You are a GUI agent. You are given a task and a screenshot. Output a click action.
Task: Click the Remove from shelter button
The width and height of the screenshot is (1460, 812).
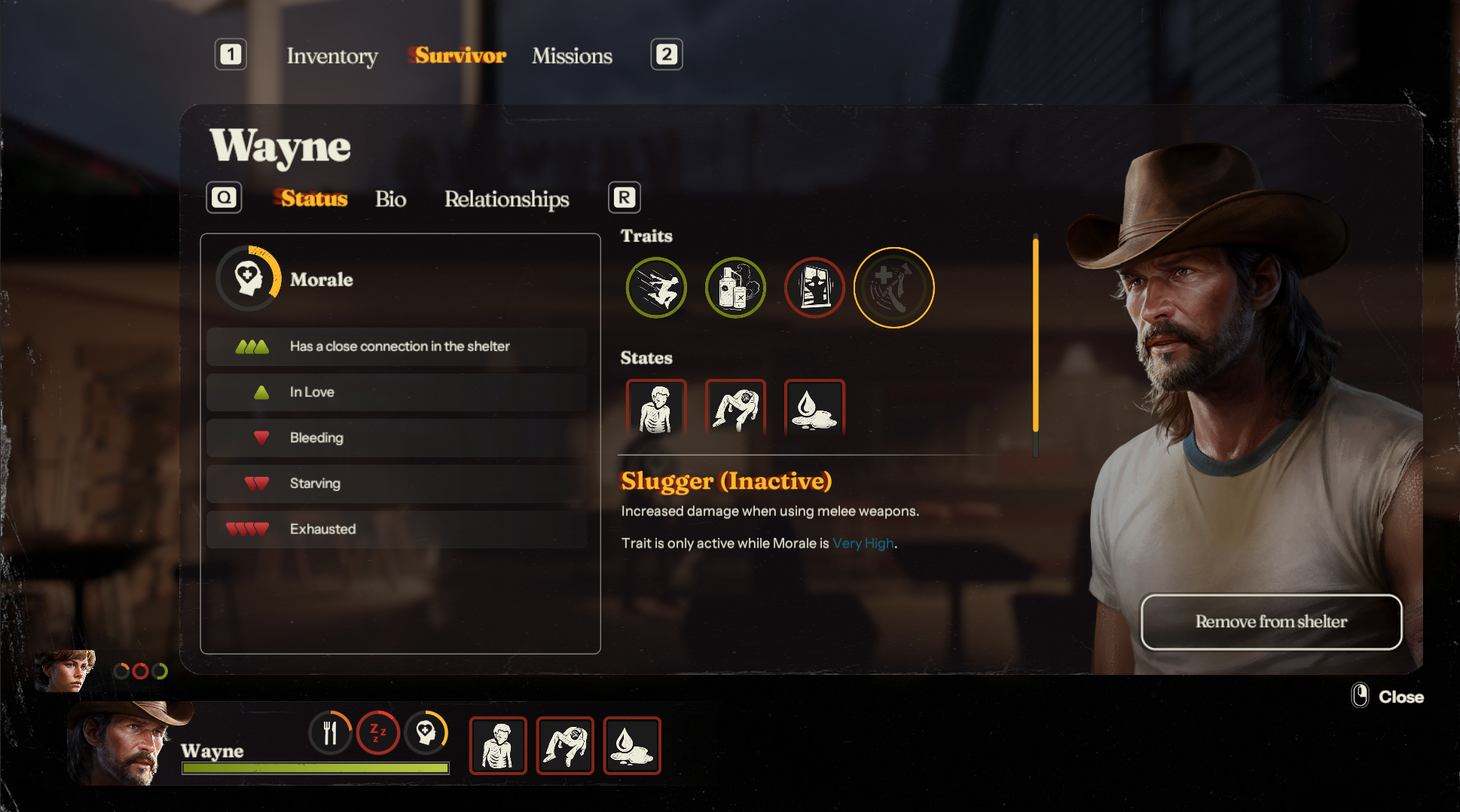[1271, 621]
